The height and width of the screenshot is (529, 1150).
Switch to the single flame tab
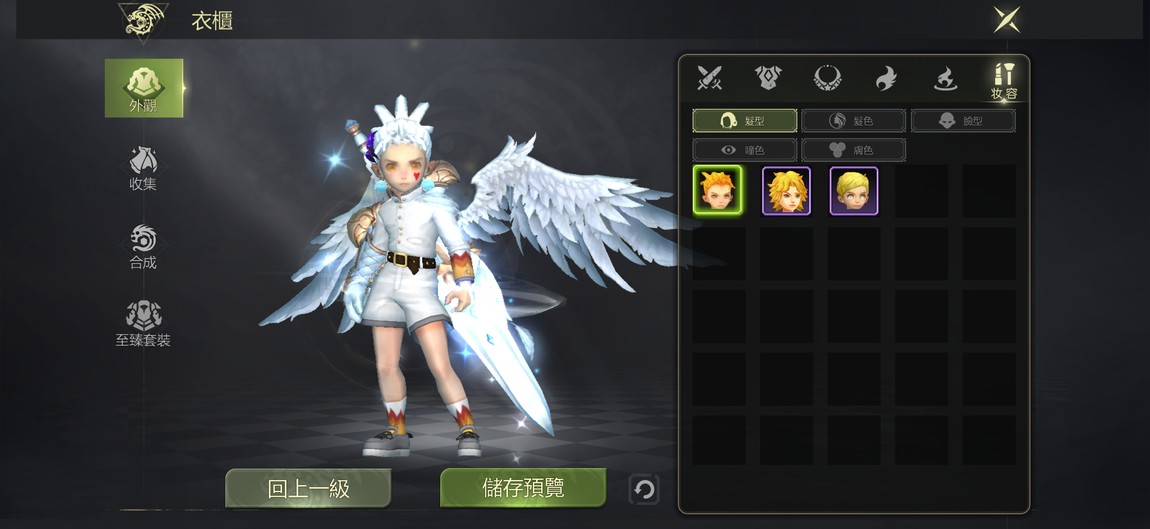(886, 78)
